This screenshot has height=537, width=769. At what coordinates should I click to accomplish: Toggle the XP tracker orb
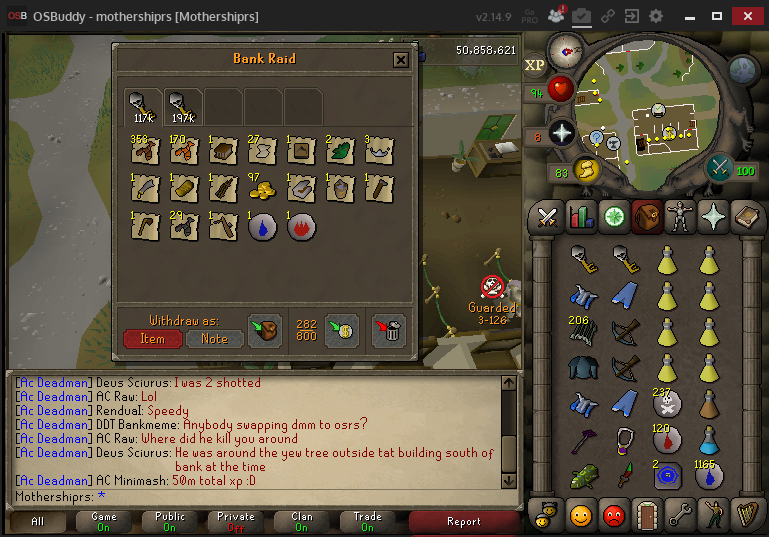(536, 65)
